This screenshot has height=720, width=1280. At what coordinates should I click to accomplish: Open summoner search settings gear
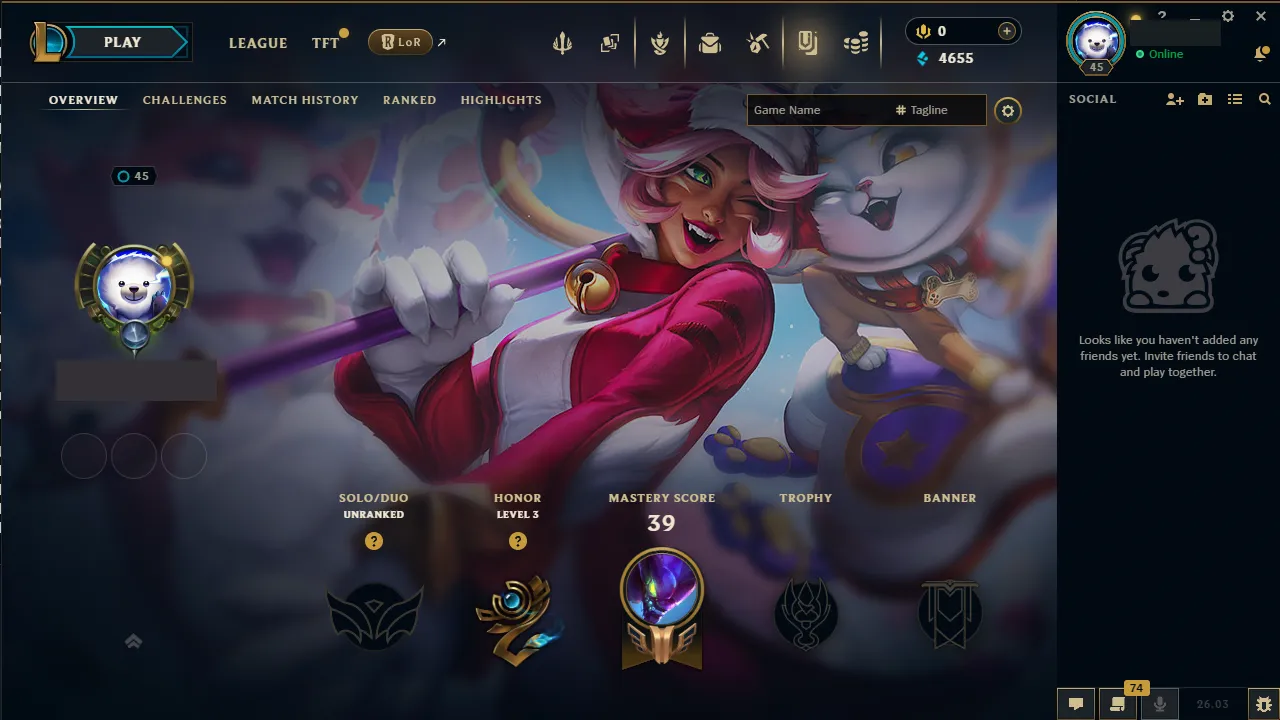pyautogui.click(x=1007, y=110)
